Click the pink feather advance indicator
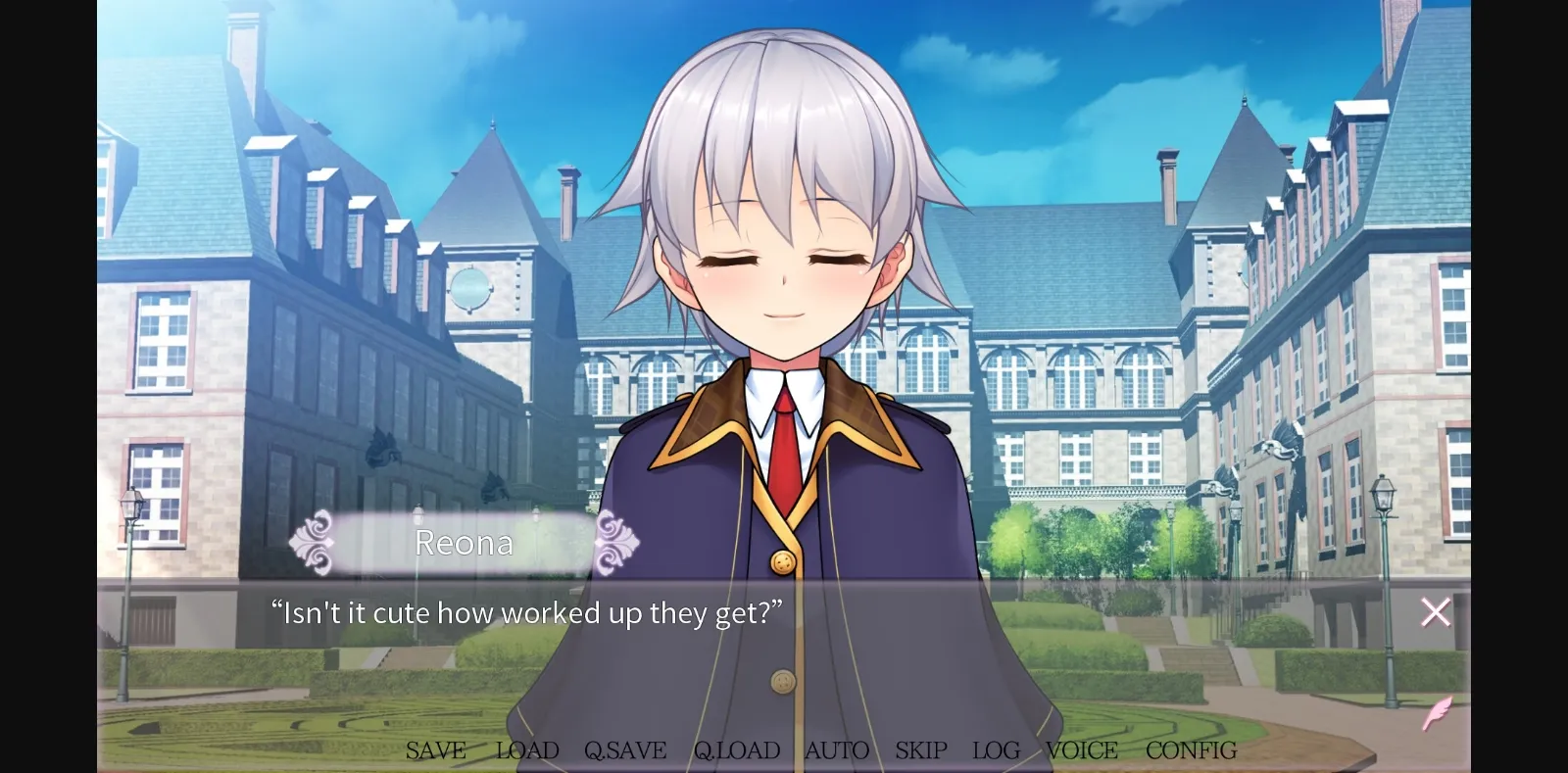Viewport: 1568px width, 773px height. [1436, 714]
